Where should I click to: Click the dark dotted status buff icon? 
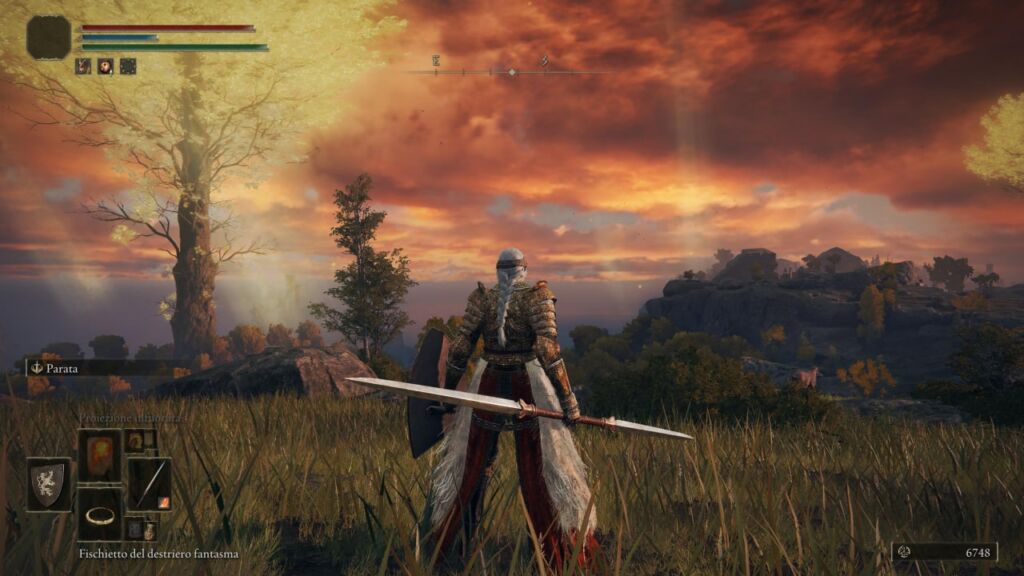(x=128, y=66)
